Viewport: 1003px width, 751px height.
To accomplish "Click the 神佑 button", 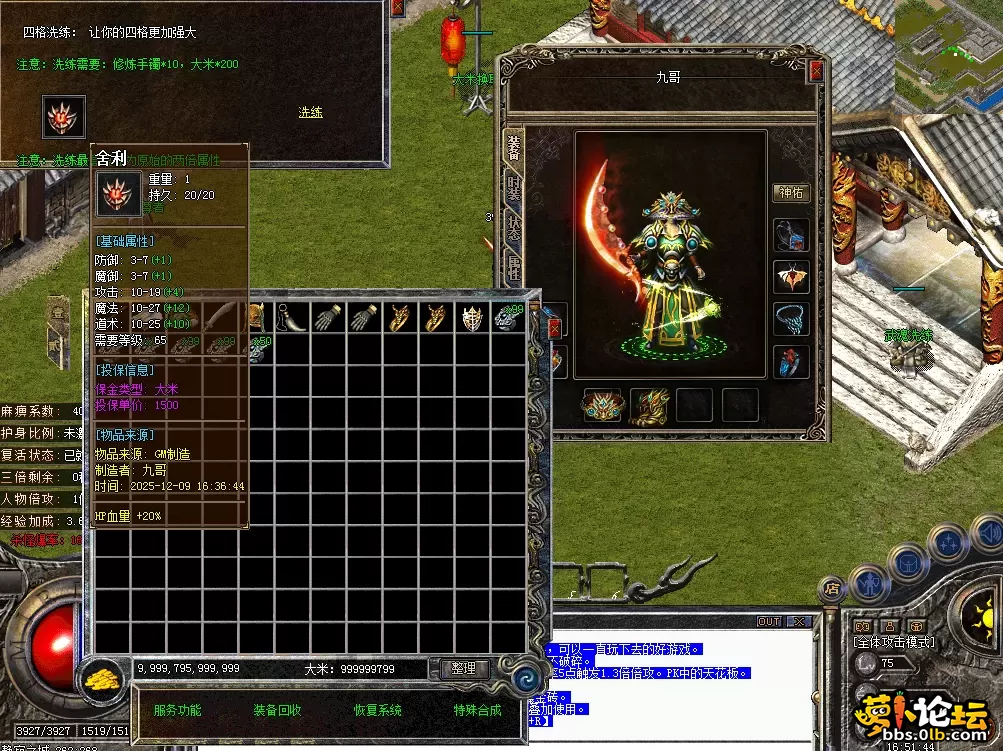I will click(791, 193).
